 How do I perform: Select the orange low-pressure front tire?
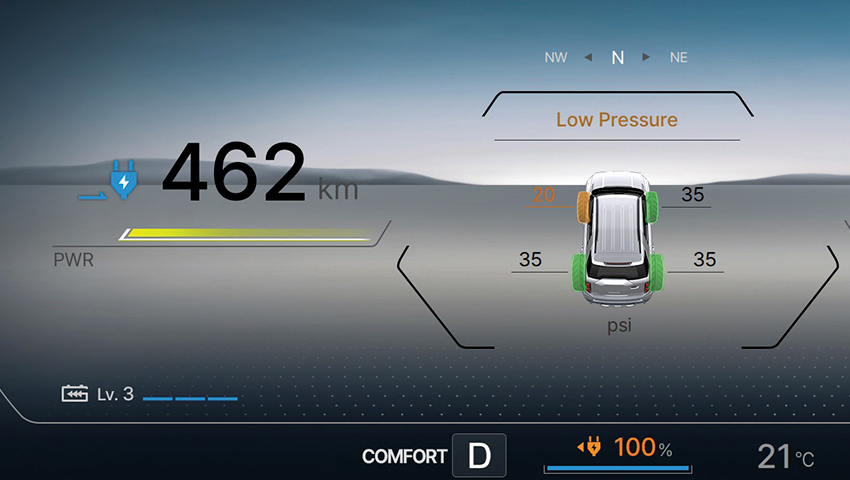(x=582, y=206)
